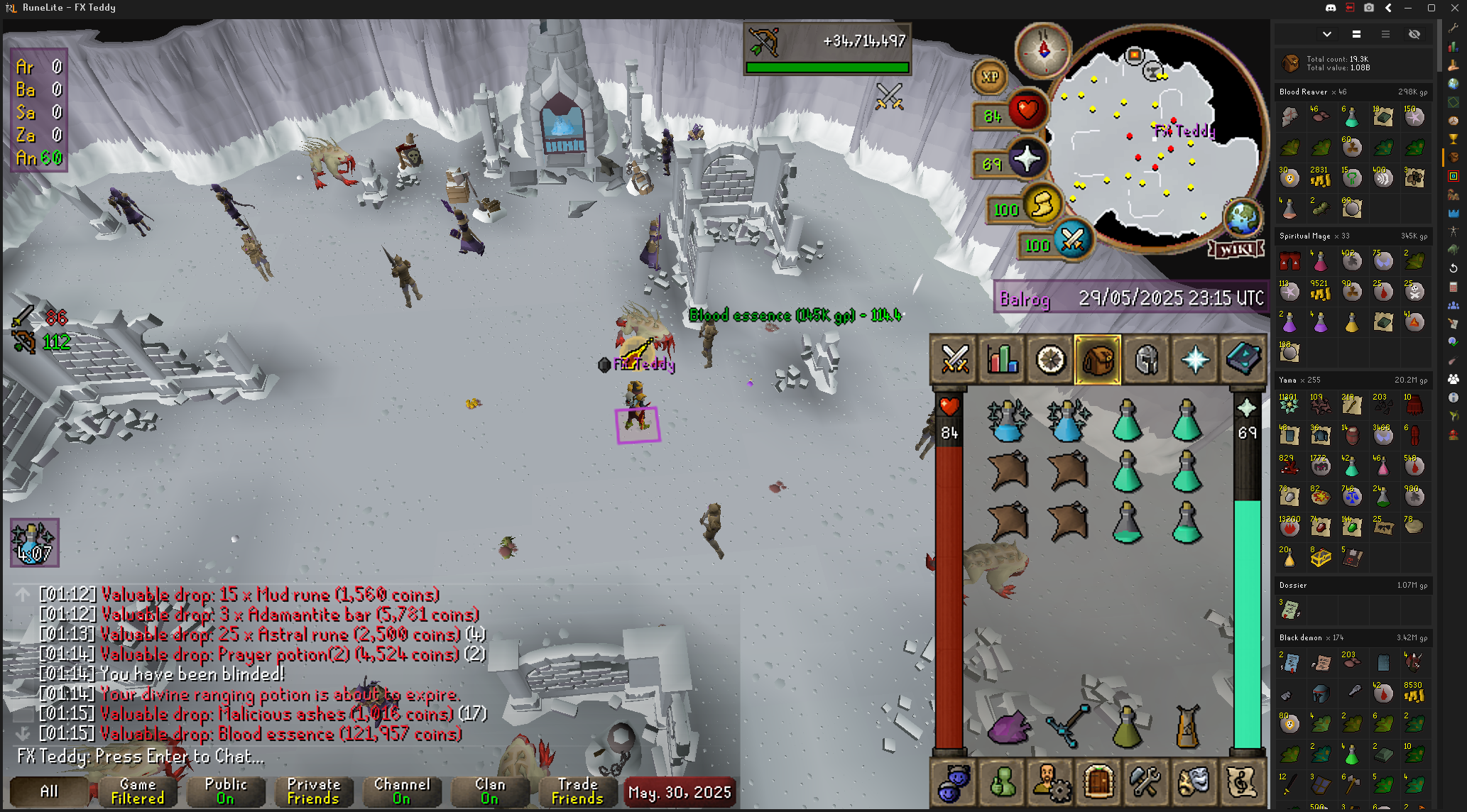
Task: Open RuneLite Discord link in title bar
Action: 1331,8
